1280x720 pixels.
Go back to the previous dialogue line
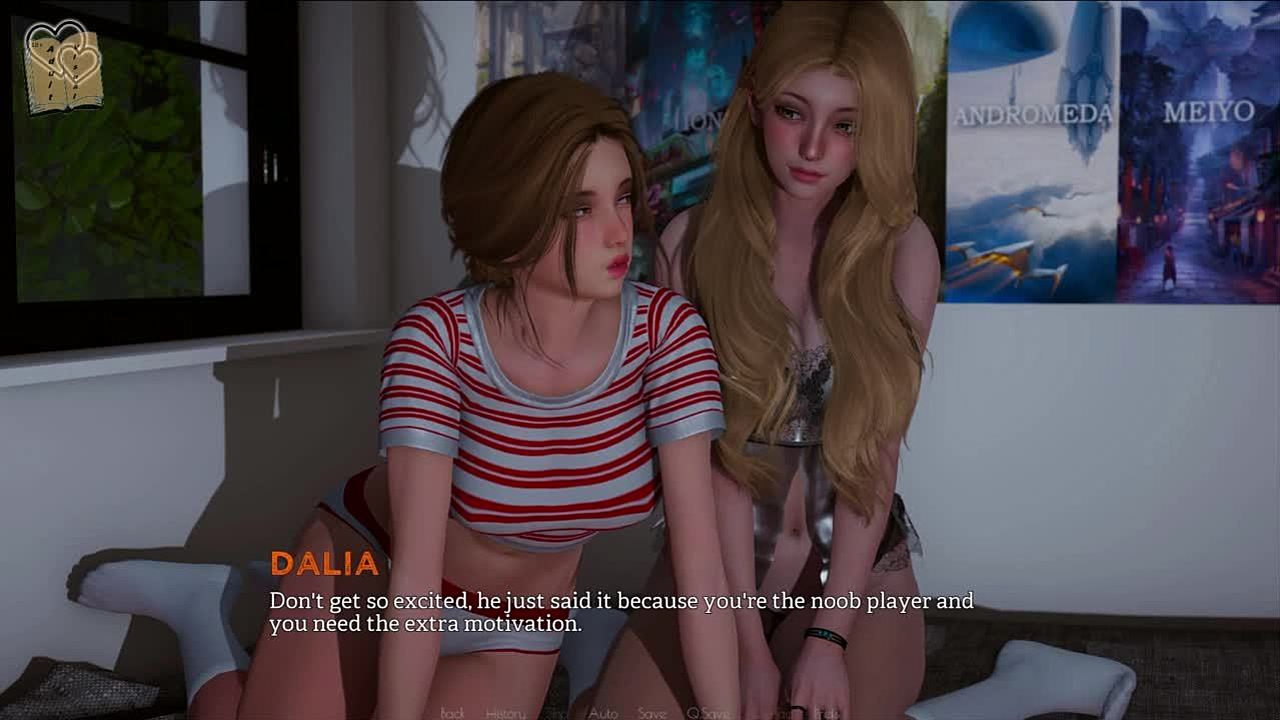coord(452,713)
